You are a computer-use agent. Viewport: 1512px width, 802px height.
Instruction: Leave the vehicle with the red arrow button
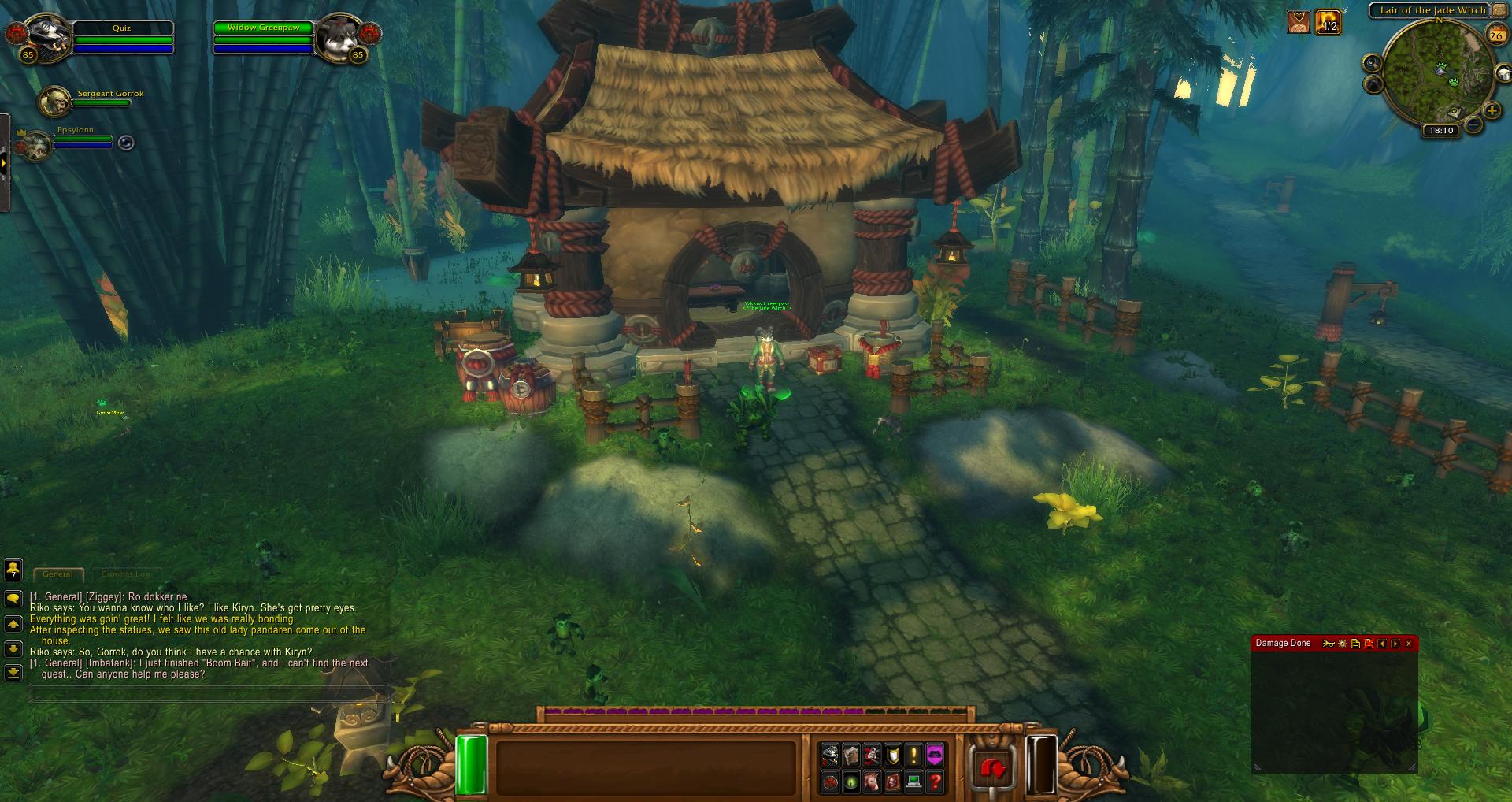[992, 767]
